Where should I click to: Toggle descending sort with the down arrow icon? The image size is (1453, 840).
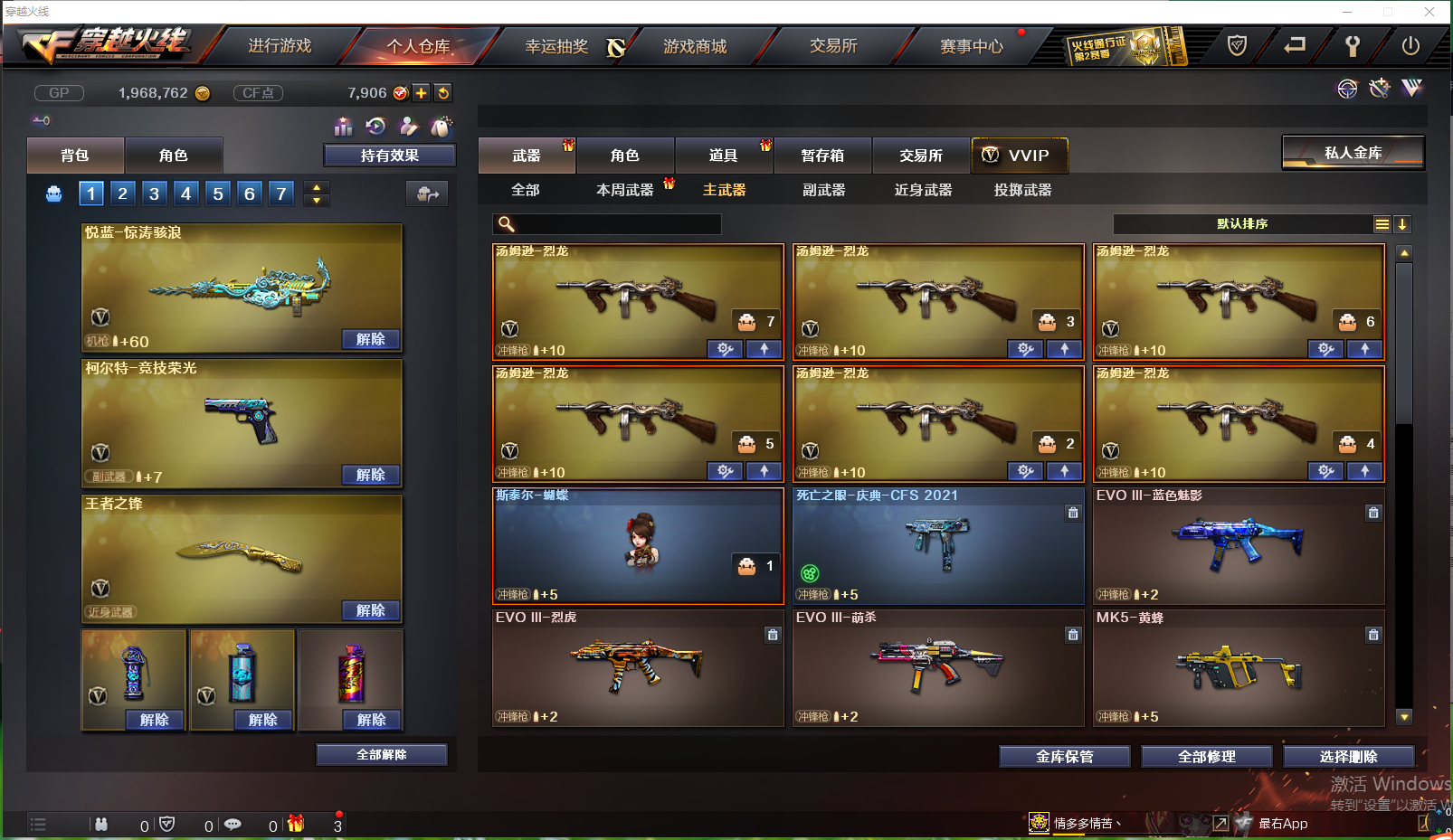[x=1402, y=223]
